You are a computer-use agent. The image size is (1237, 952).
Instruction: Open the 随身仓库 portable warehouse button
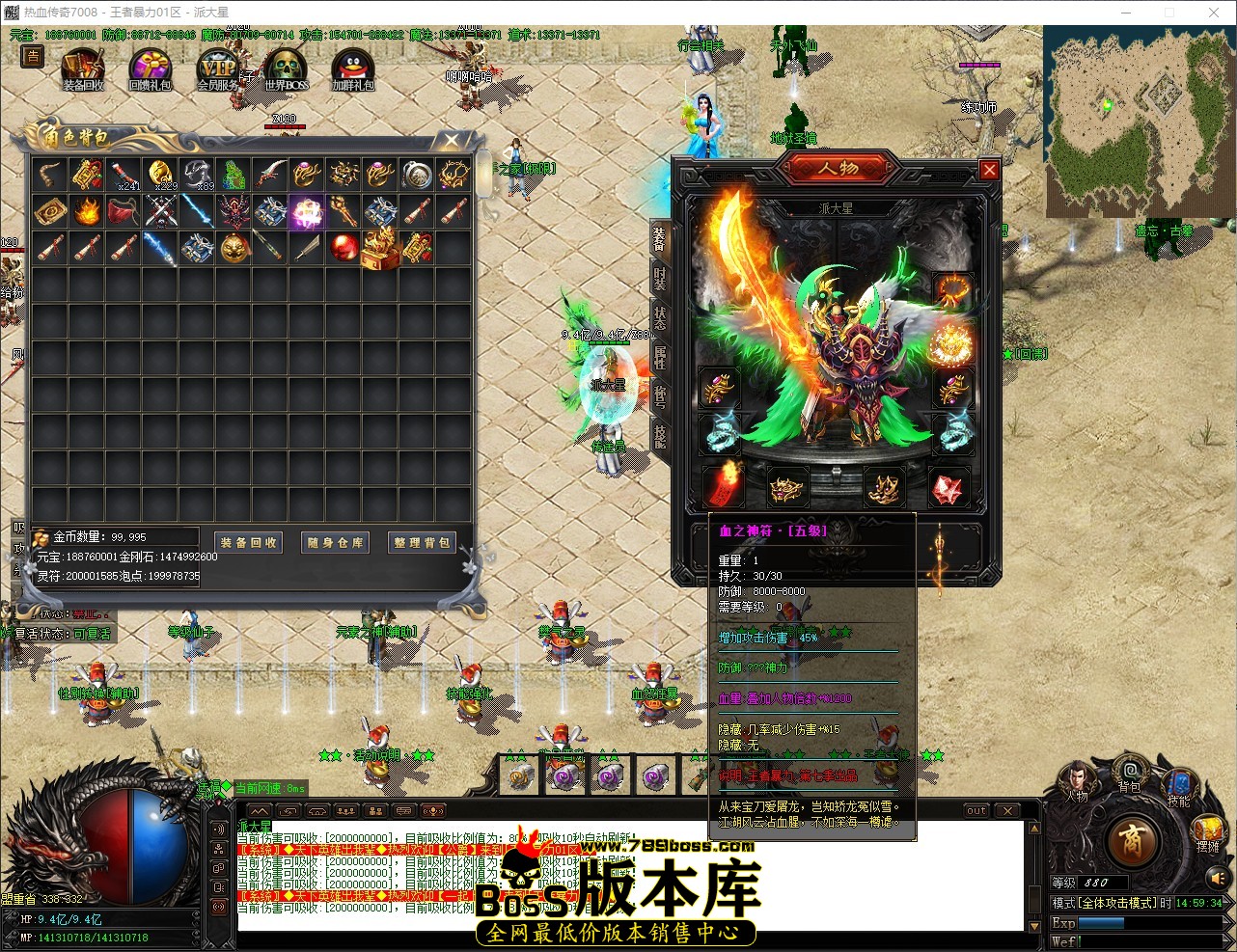(x=335, y=542)
